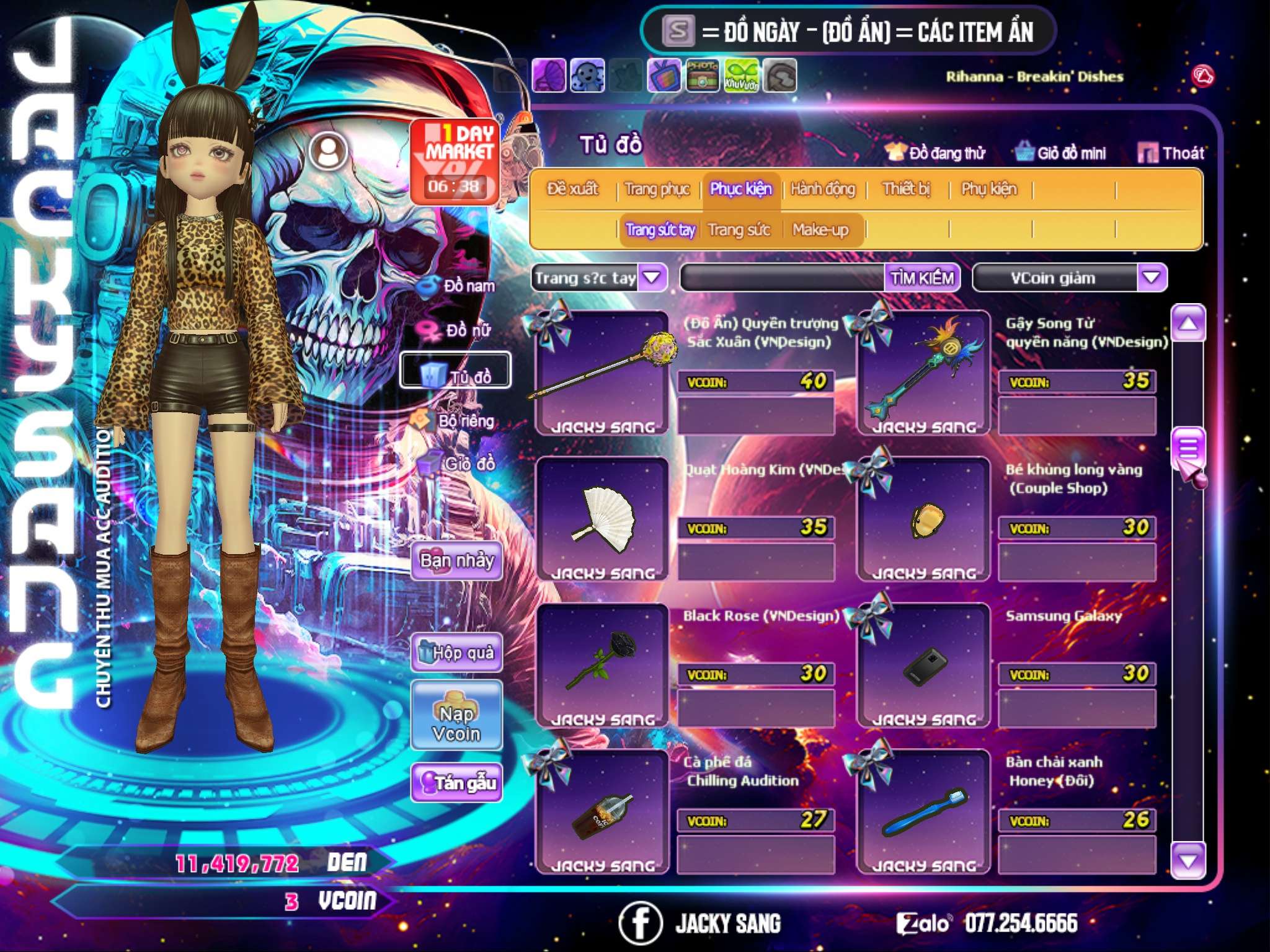The width and height of the screenshot is (1270, 952).
Task: Open the Hộp quà gift box
Action: (x=456, y=653)
